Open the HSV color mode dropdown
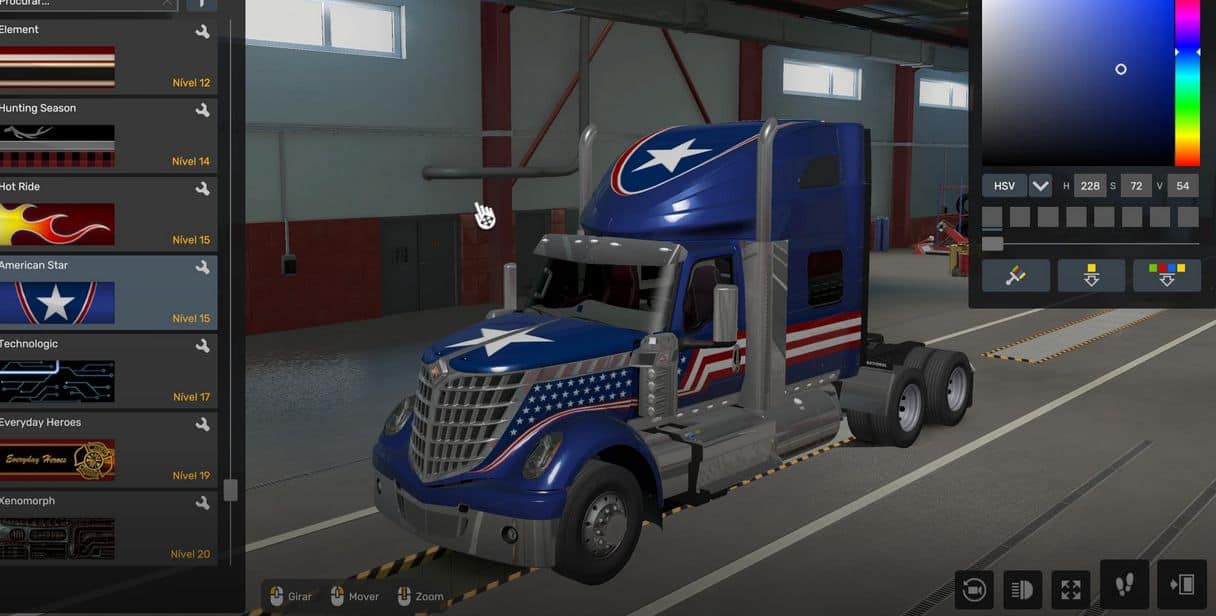The height and width of the screenshot is (616, 1216). click(1040, 186)
